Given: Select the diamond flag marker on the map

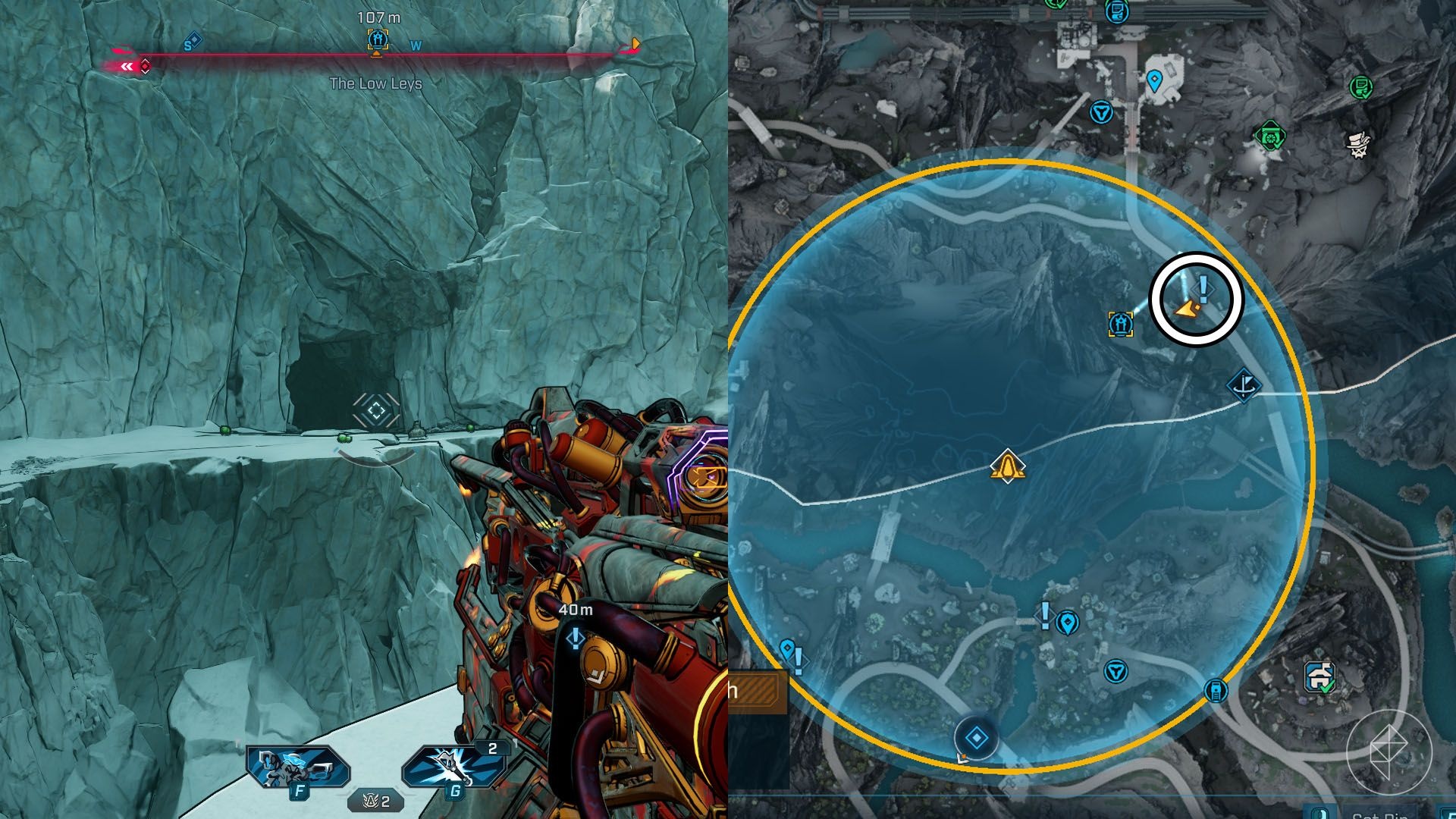Looking at the screenshot, I should [1244, 385].
